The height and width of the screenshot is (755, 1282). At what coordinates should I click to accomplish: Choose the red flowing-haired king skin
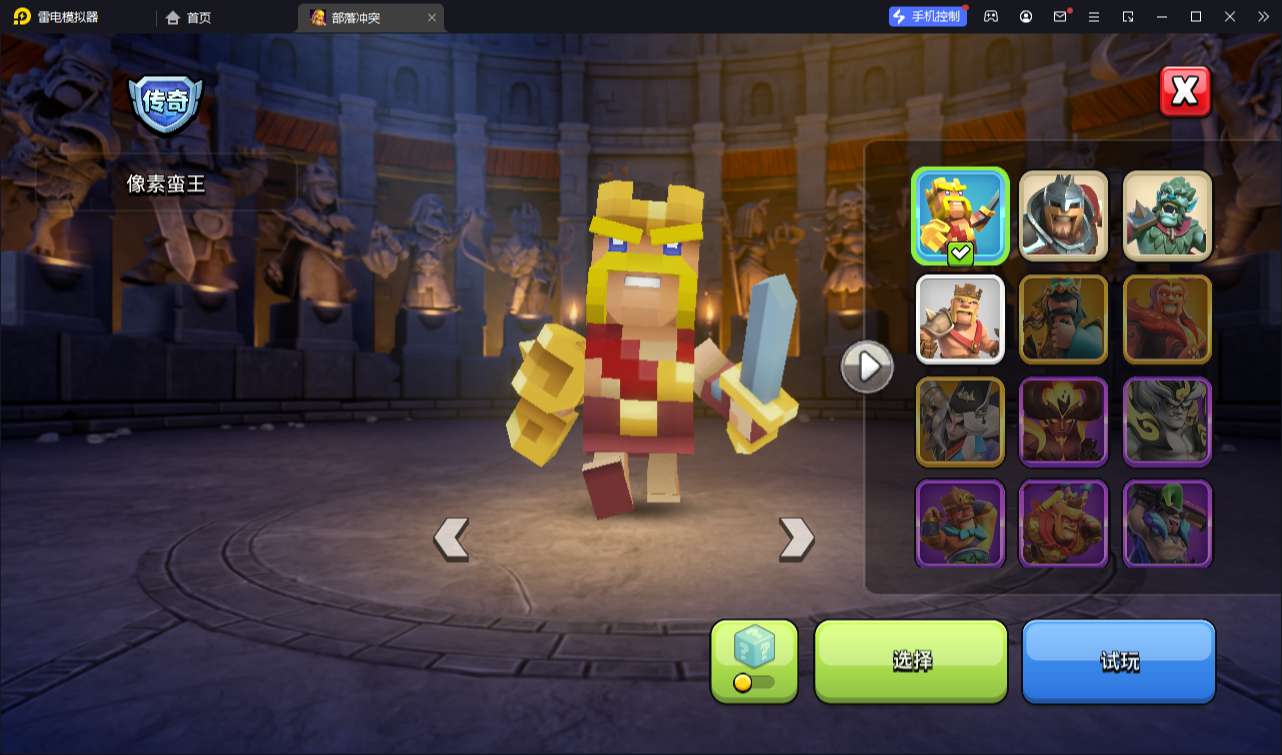[x=1167, y=318]
